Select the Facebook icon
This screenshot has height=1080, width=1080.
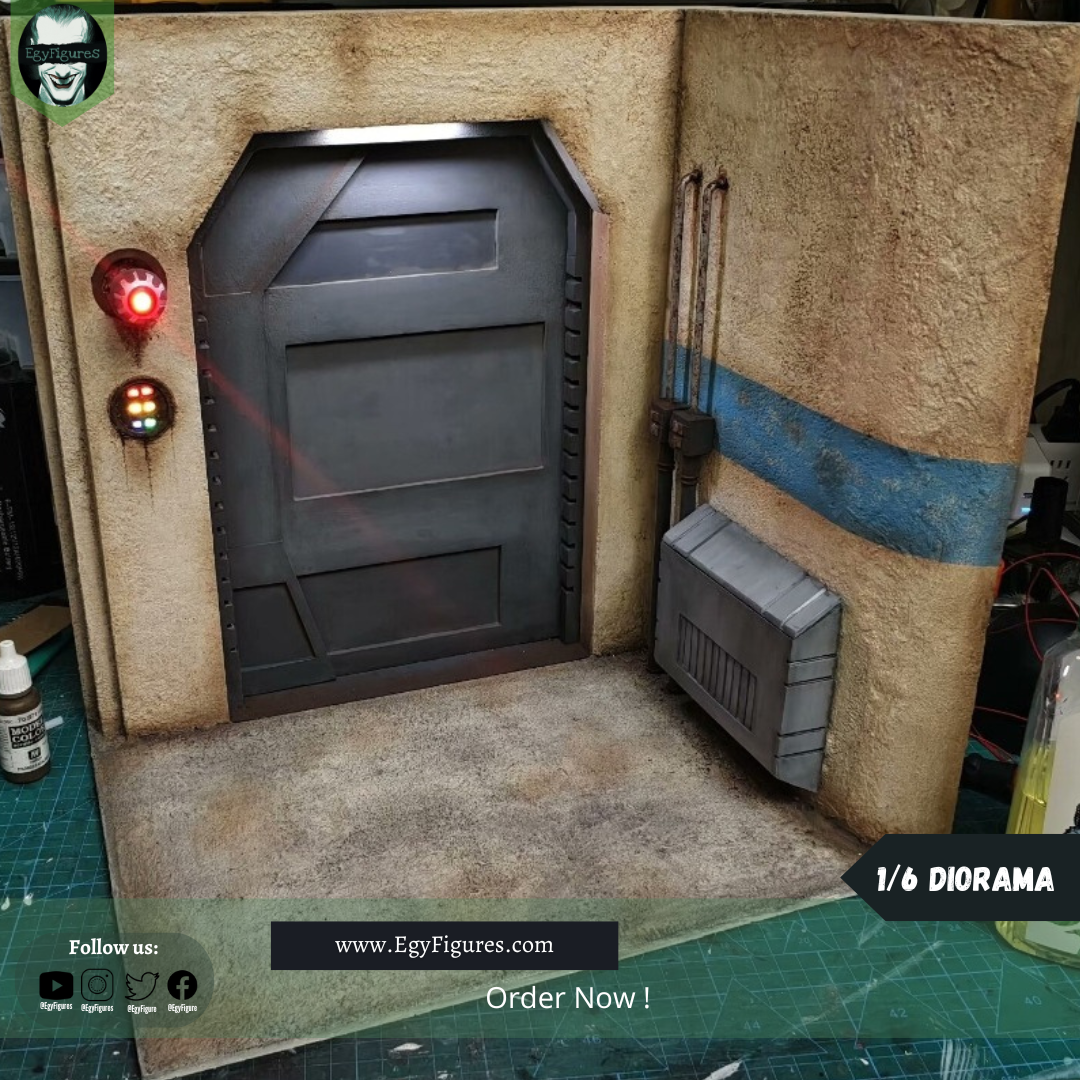[x=182, y=986]
